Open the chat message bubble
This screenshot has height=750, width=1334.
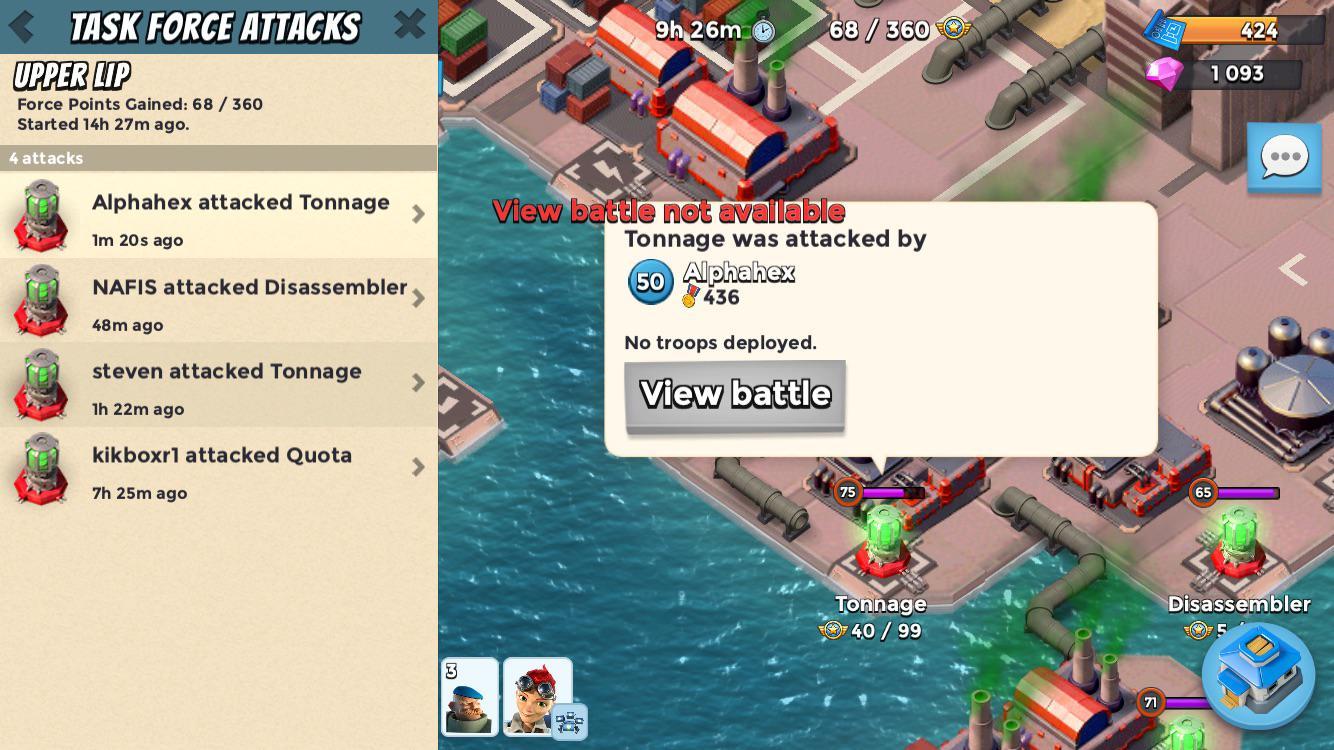coord(1284,157)
